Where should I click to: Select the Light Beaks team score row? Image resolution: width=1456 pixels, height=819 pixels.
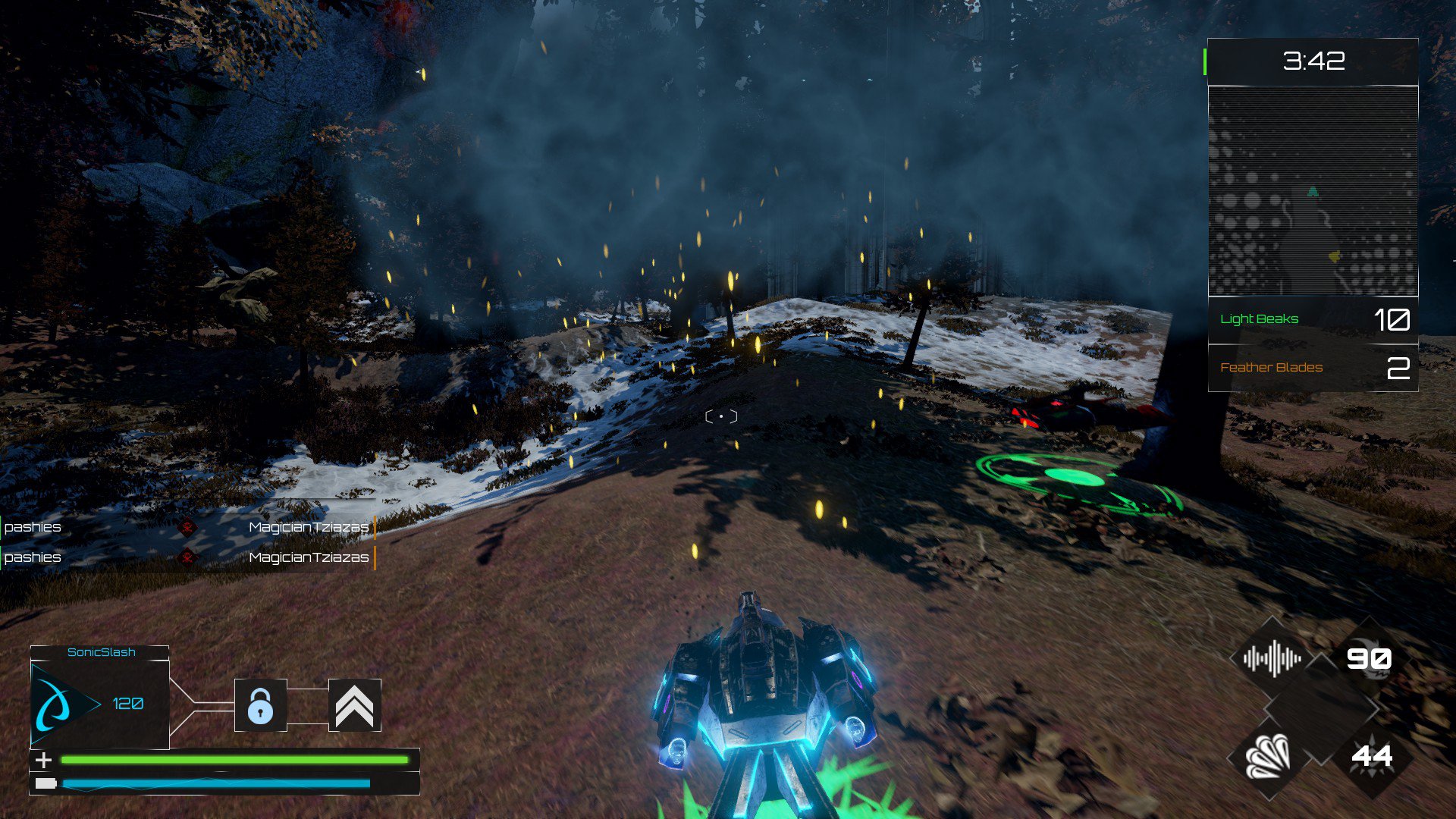[x=1313, y=319]
